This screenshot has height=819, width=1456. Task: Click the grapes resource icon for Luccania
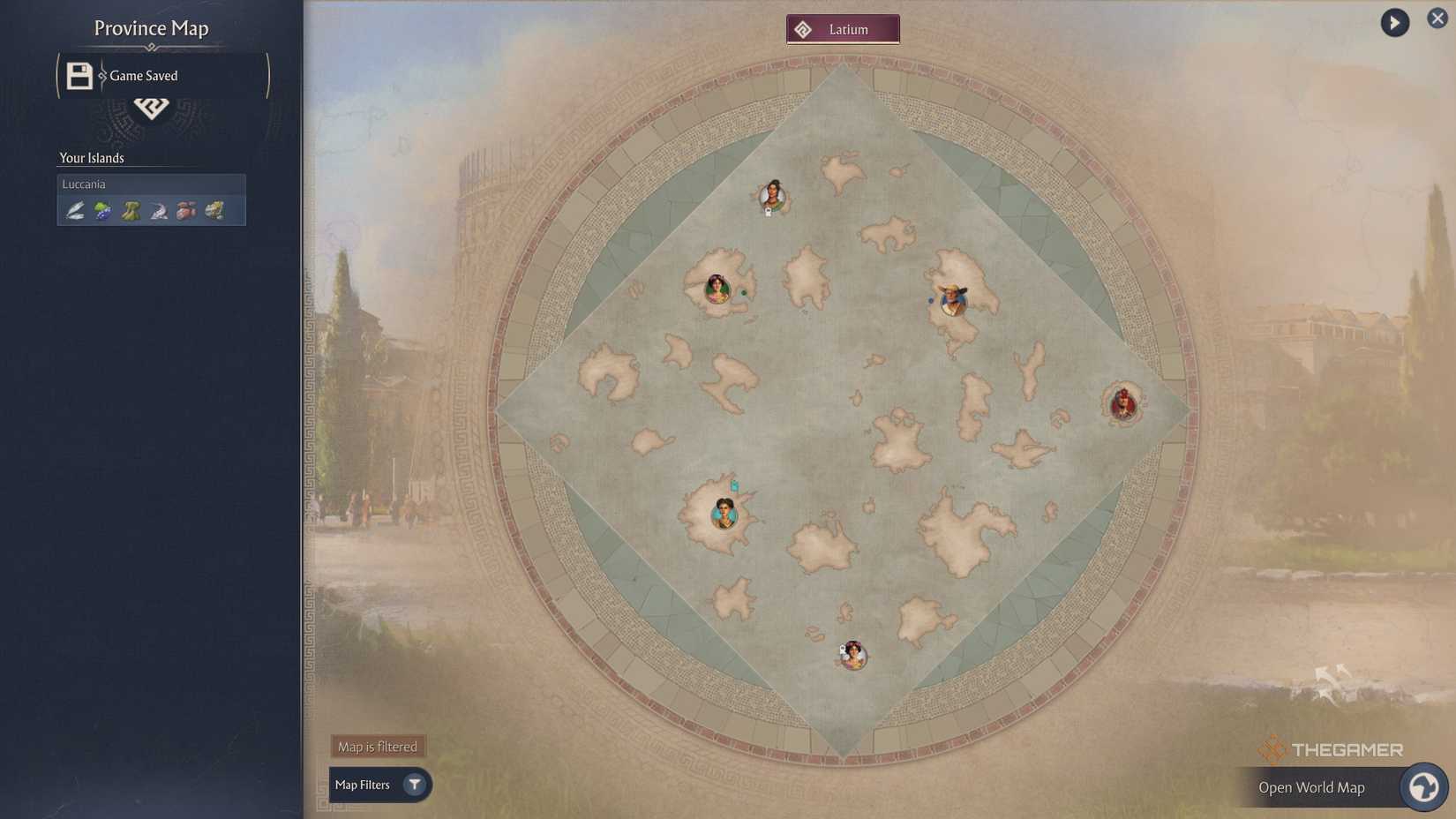(x=101, y=210)
